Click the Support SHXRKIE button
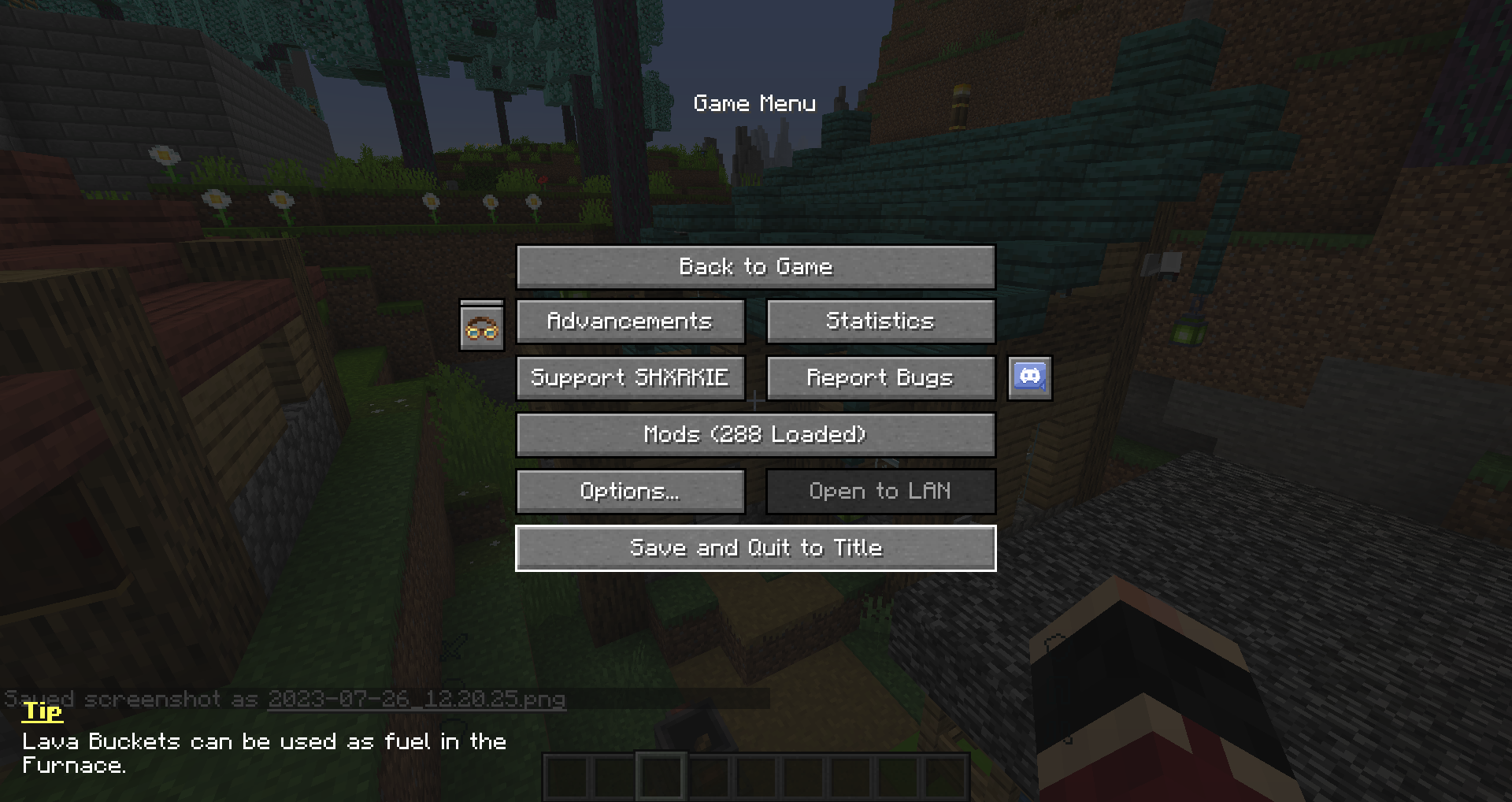The image size is (1512, 802). (630, 377)
